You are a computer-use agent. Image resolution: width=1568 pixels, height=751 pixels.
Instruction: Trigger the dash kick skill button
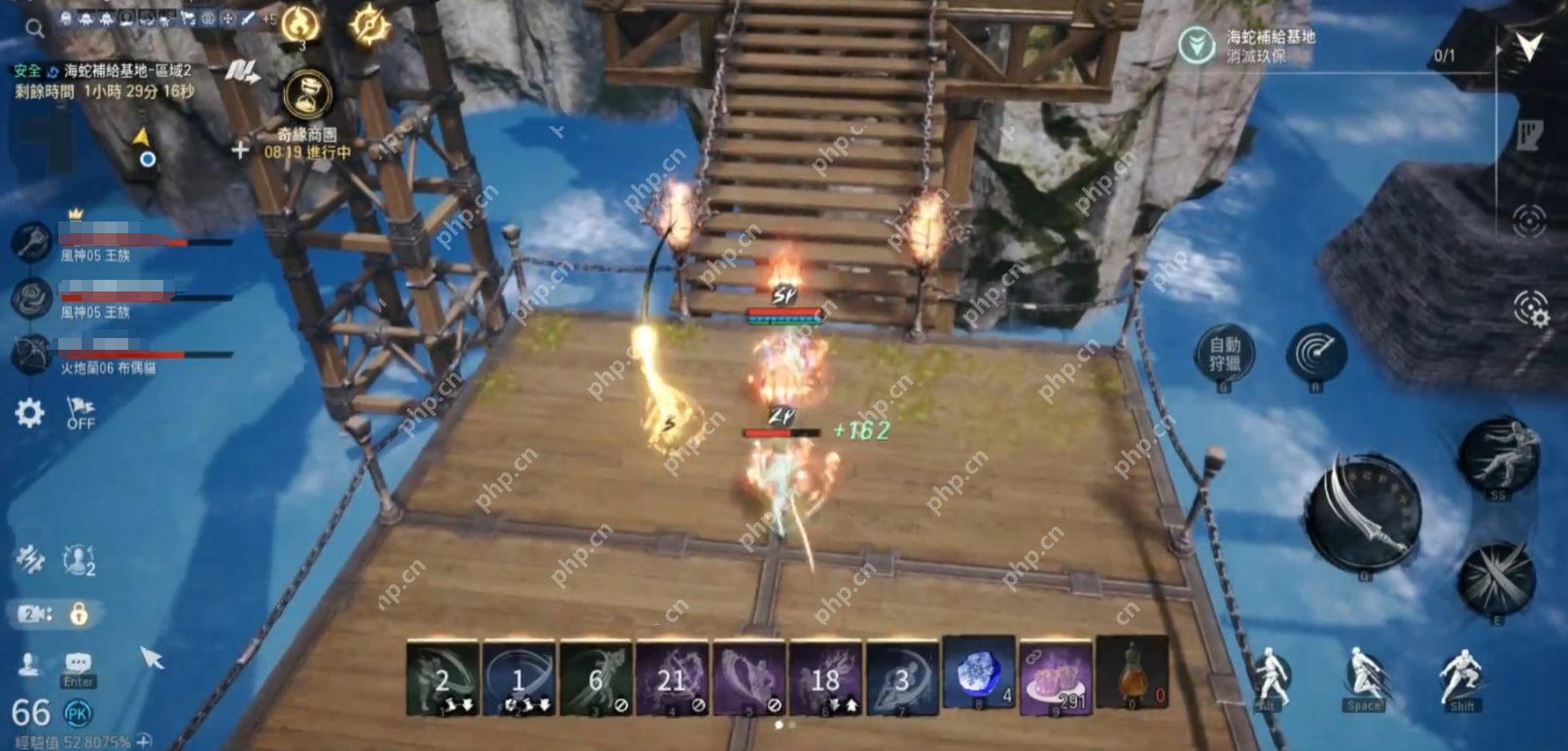[1498, 455]
